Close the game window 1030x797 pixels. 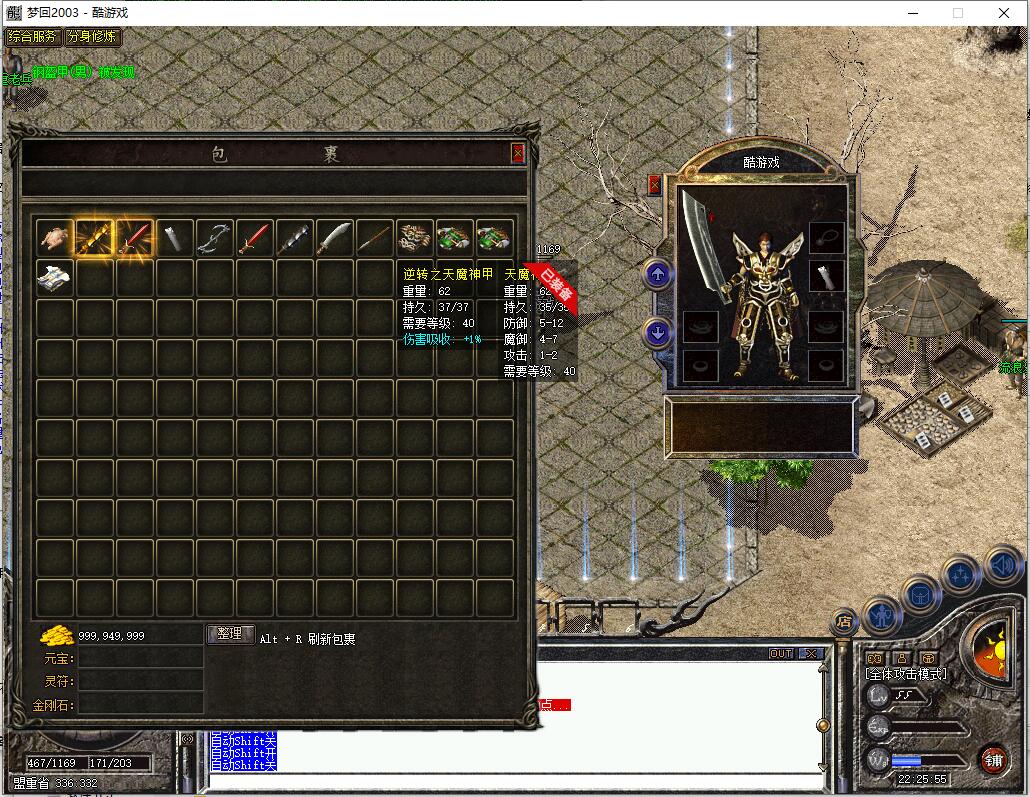pyautogui.click(x=1004, y=13)
